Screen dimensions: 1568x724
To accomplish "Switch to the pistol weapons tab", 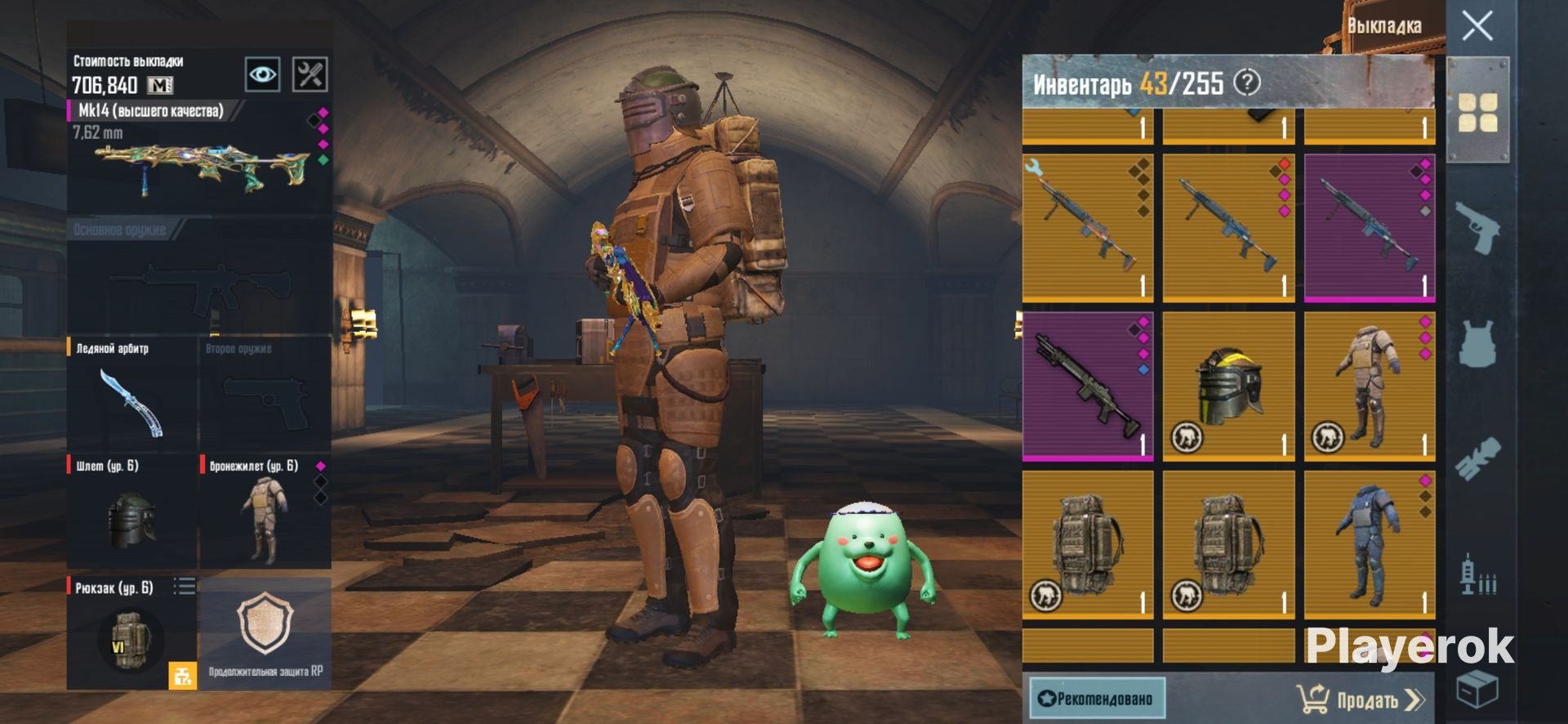I will 1477,227.
